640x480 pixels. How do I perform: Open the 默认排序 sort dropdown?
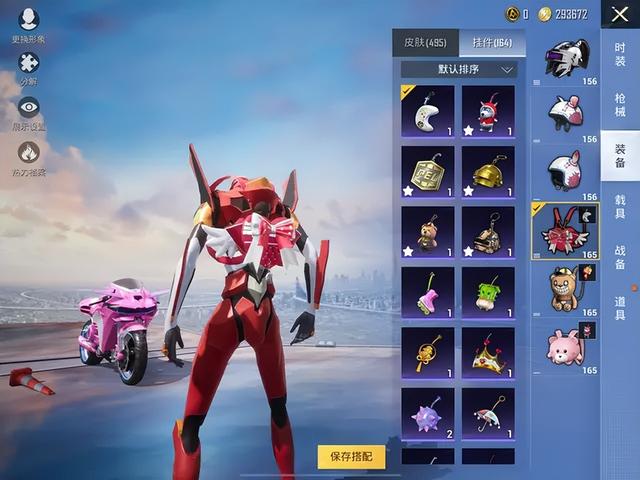(x=459, y=70)
